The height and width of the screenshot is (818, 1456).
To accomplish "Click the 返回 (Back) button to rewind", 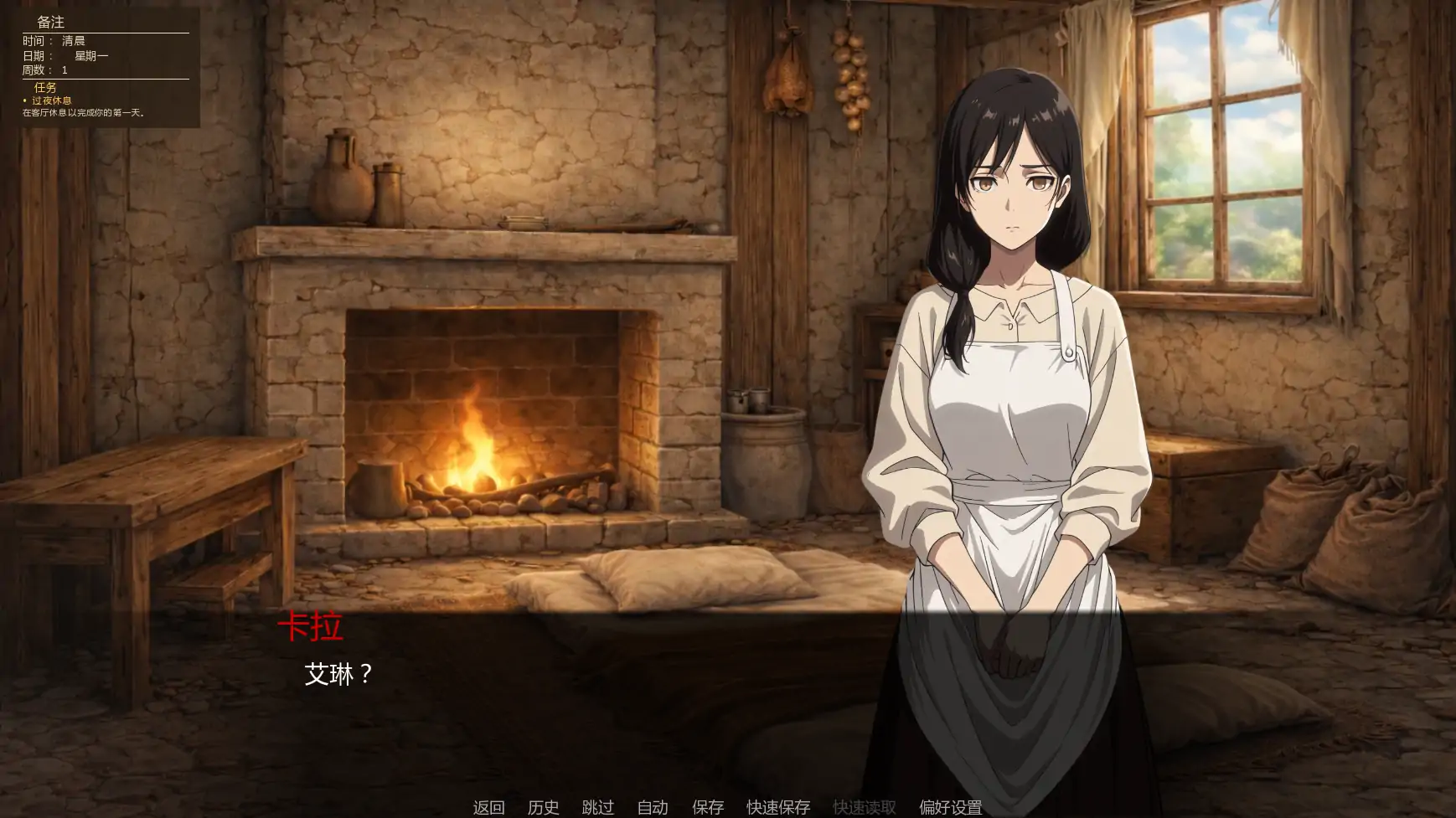I will coord(490,808).
